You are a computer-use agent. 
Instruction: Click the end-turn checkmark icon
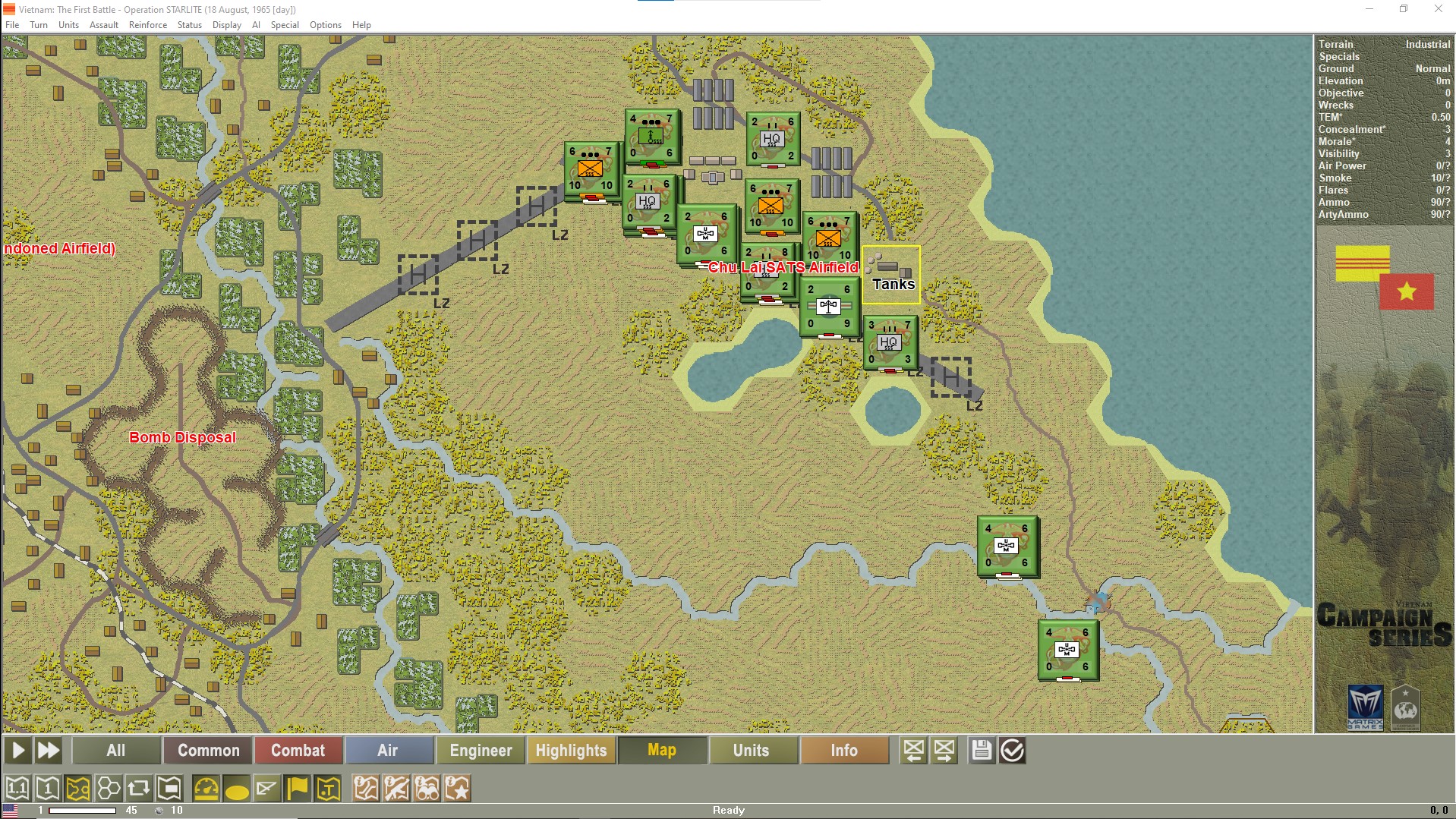click(1013, 750)
